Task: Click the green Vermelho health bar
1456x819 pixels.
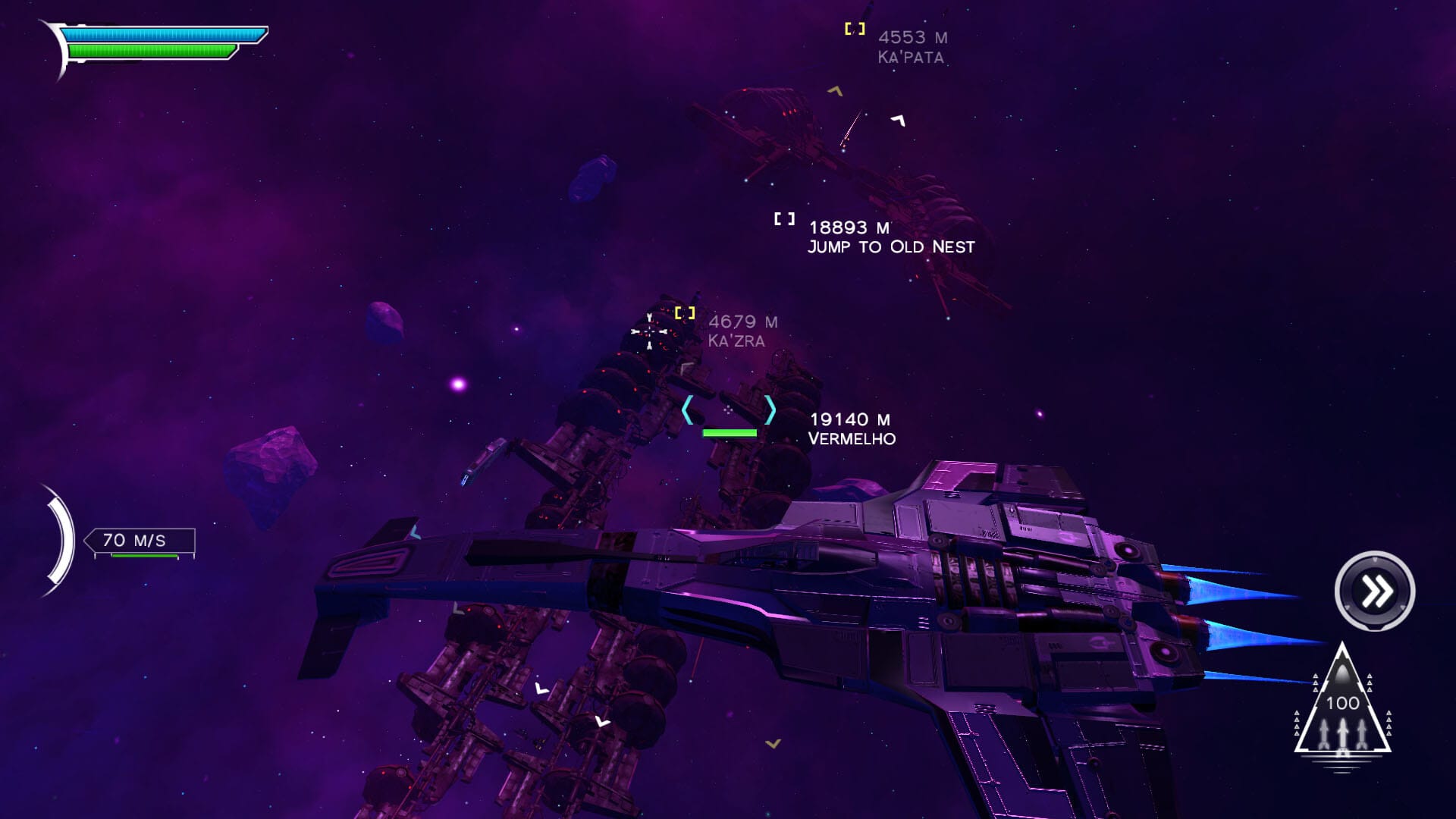Action: pyautogui.click(x=729, y=431)
